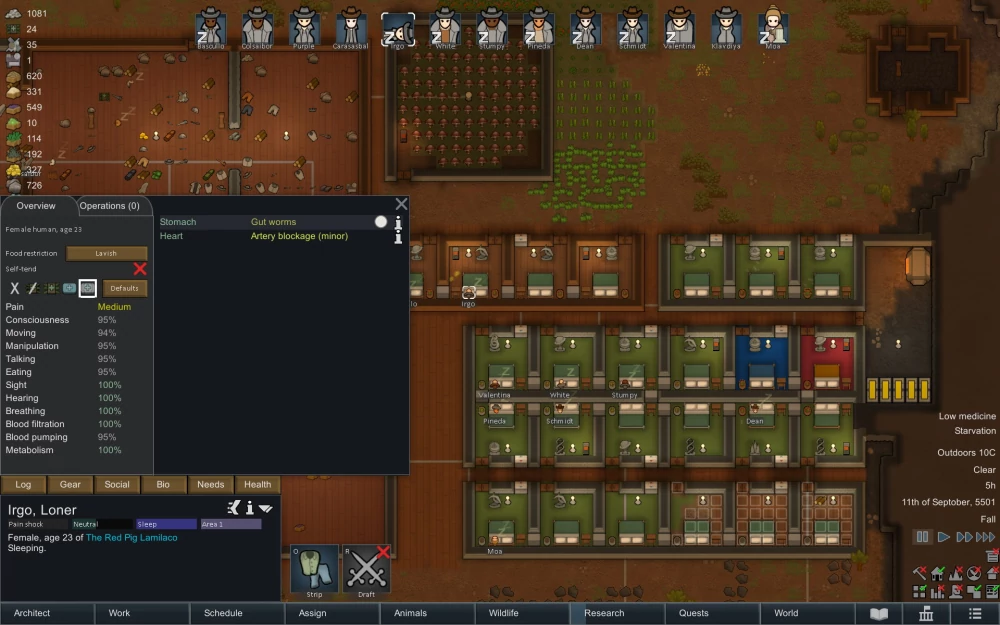This screenshot has height=625, width=1000.
Task: Open the Gear tab
Action: click(x=70, y=484)
